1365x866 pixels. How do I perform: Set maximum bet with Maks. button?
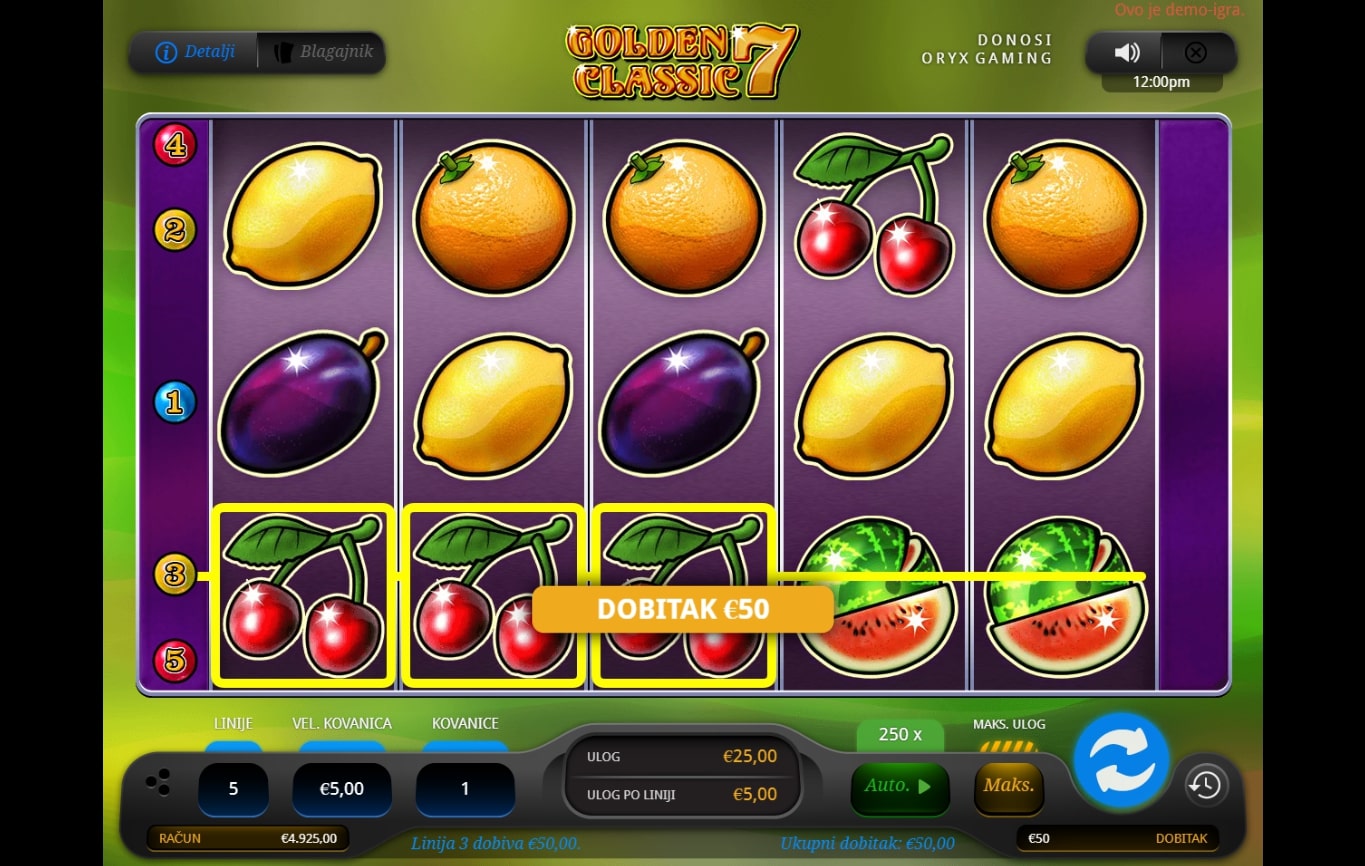tap(1008, 786)
